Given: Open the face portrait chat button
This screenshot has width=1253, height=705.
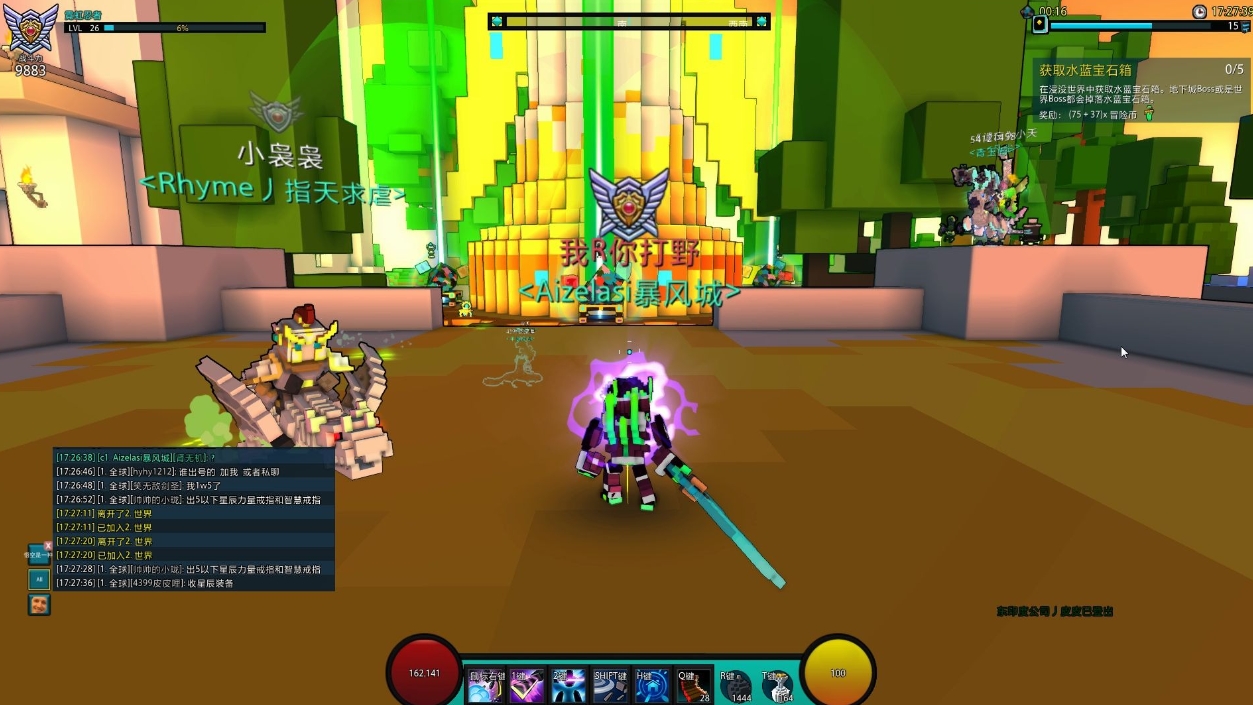Looking at the screenshot, I should (39, 604).
